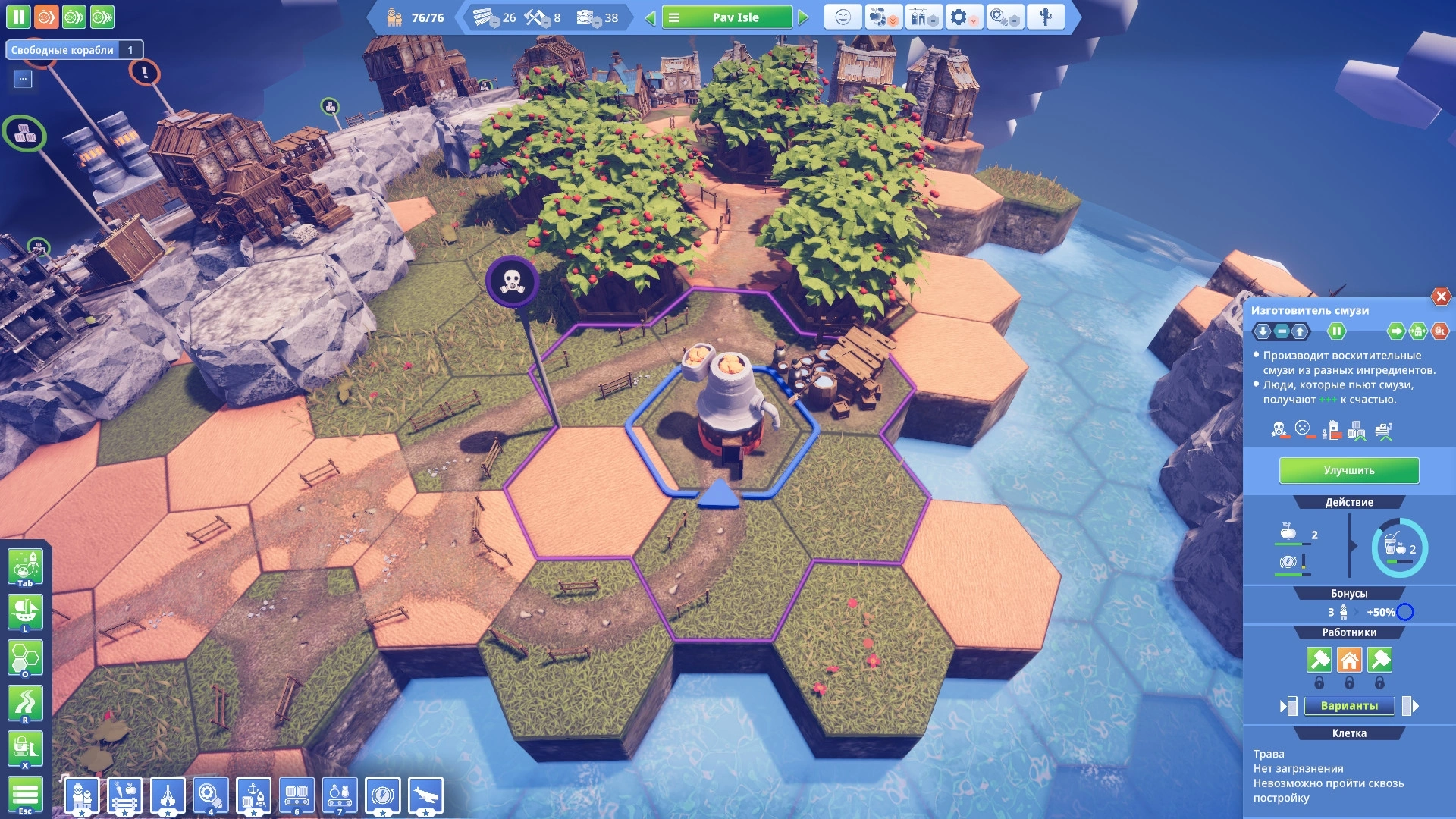
Task: Upgrade the building with Улучшить button
Action: click(1348, 470)
